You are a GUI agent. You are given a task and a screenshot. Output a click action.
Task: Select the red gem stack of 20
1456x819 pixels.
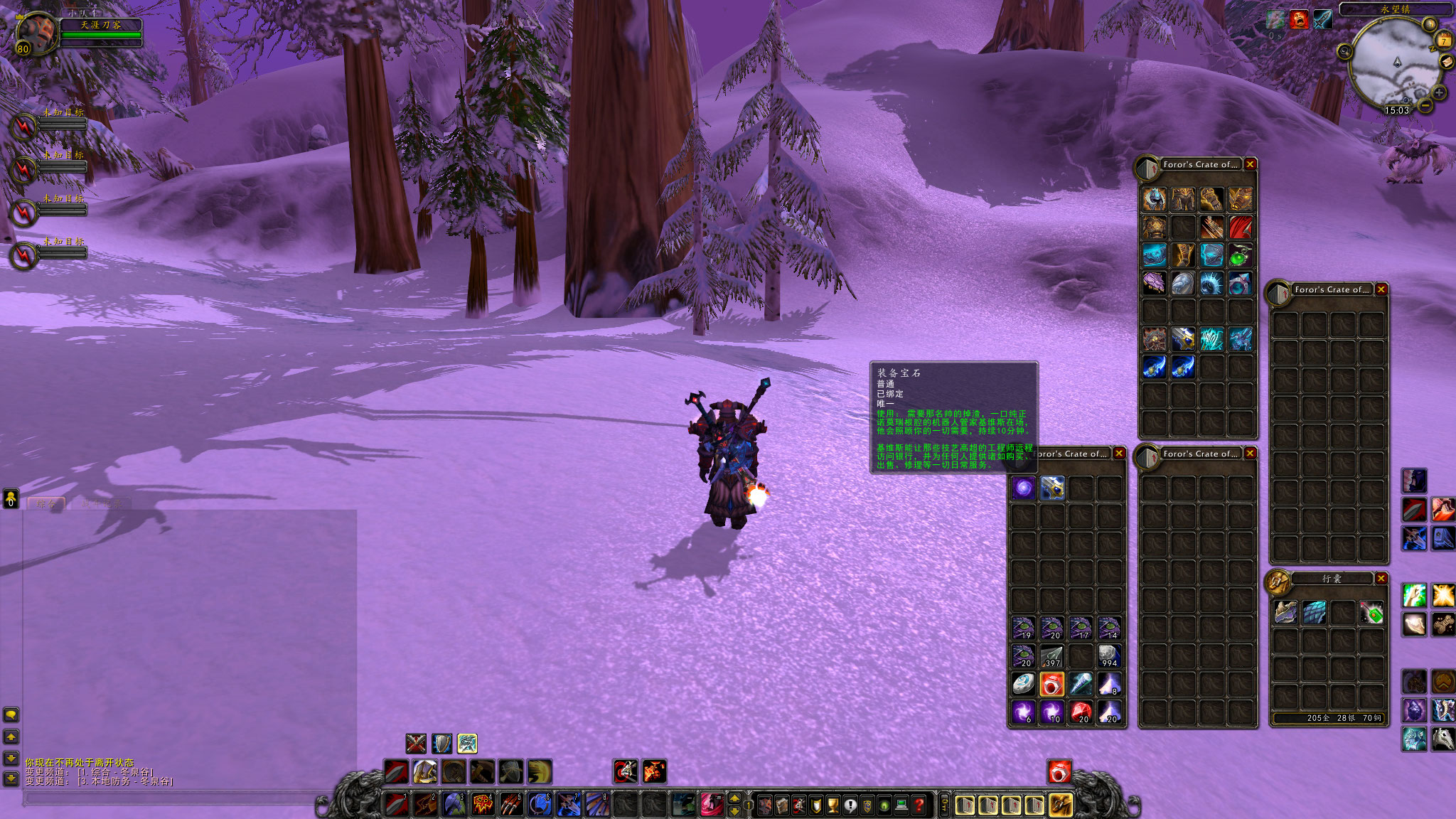coord(1081,711)
